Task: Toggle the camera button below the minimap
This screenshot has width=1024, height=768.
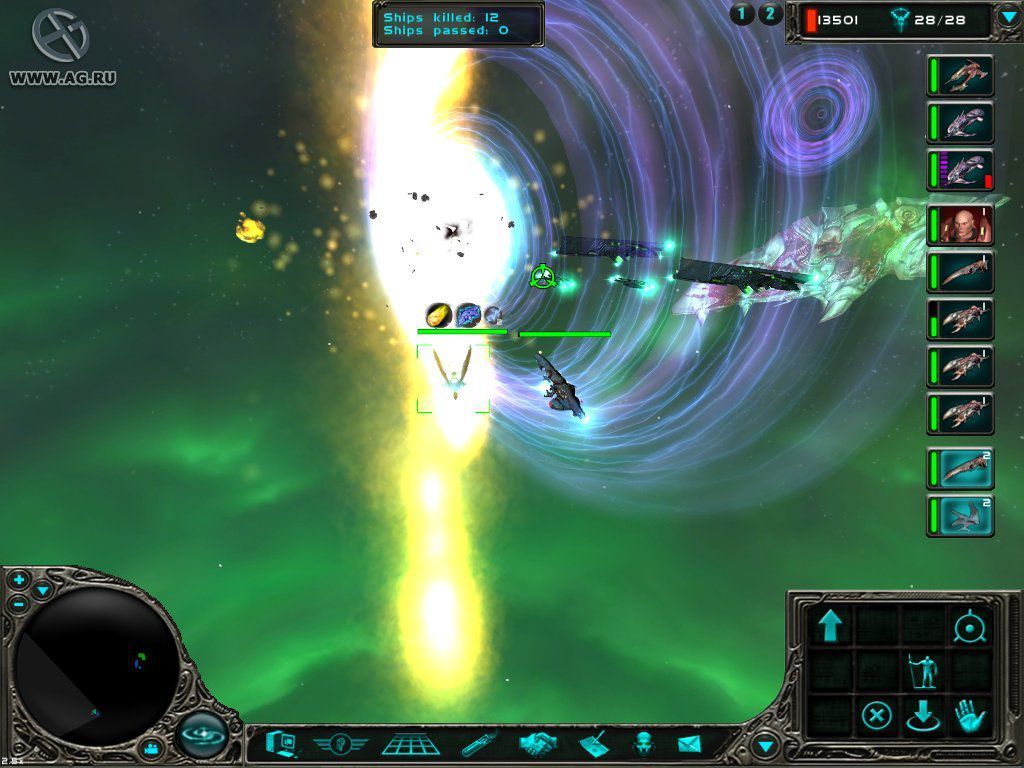Action: pos(151,747)
